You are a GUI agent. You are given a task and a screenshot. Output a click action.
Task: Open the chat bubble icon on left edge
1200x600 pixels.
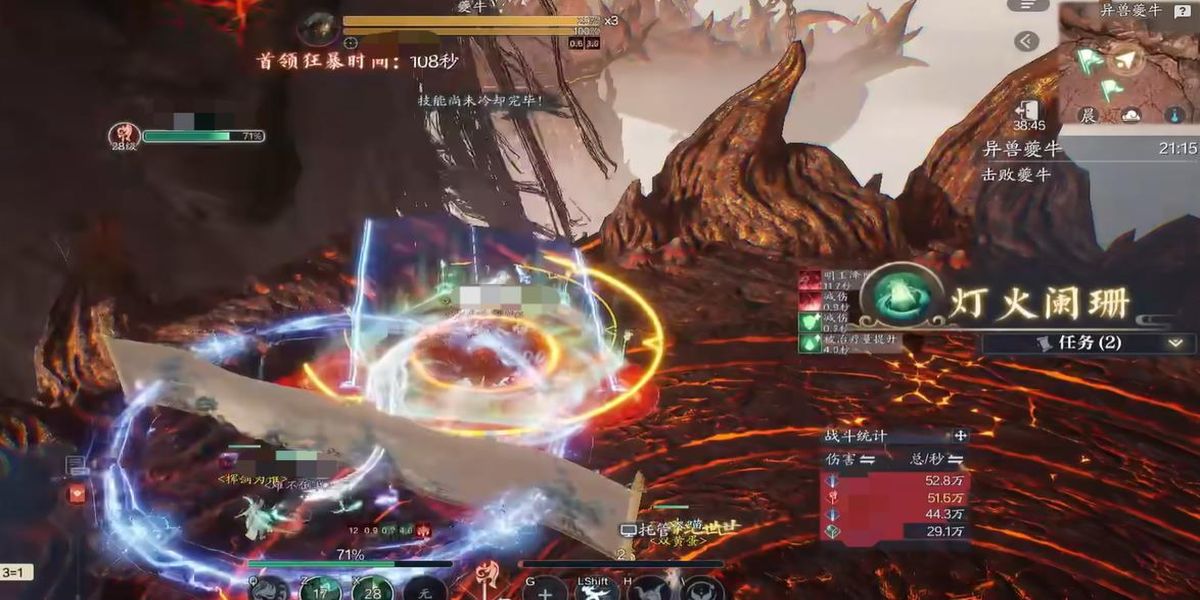(76, 465)
